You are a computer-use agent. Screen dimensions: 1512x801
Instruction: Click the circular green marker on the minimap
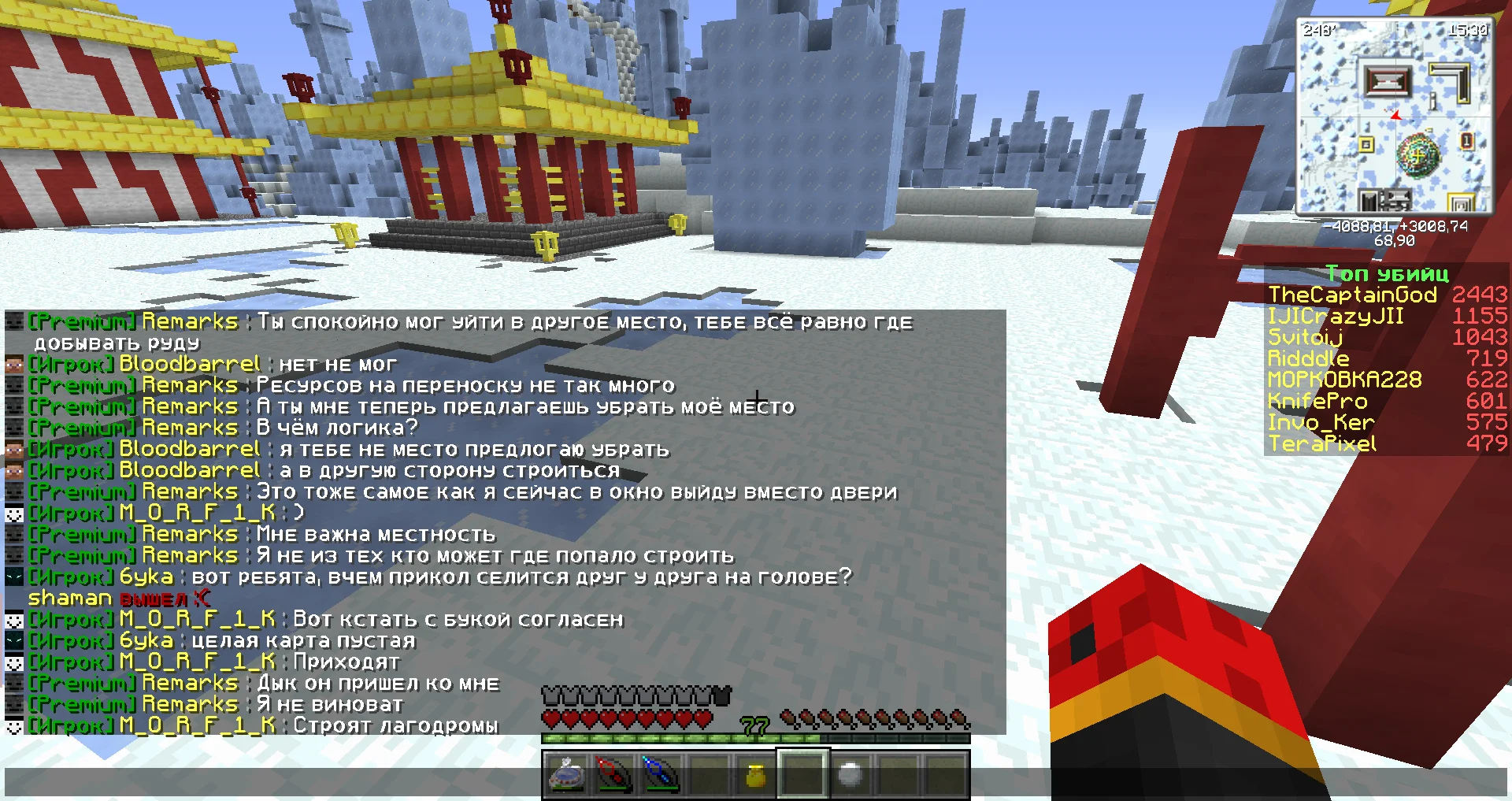click(x=1417, y=154)
